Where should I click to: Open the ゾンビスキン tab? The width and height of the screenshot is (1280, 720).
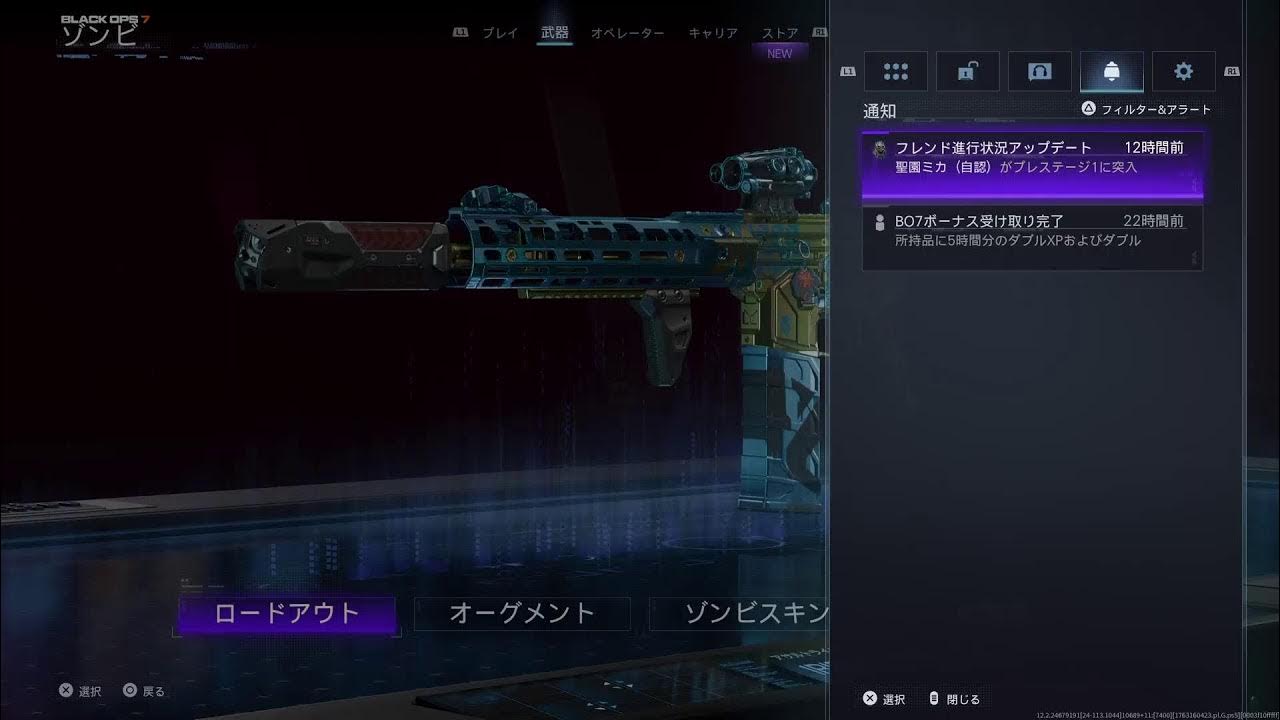tap(754, 612)
